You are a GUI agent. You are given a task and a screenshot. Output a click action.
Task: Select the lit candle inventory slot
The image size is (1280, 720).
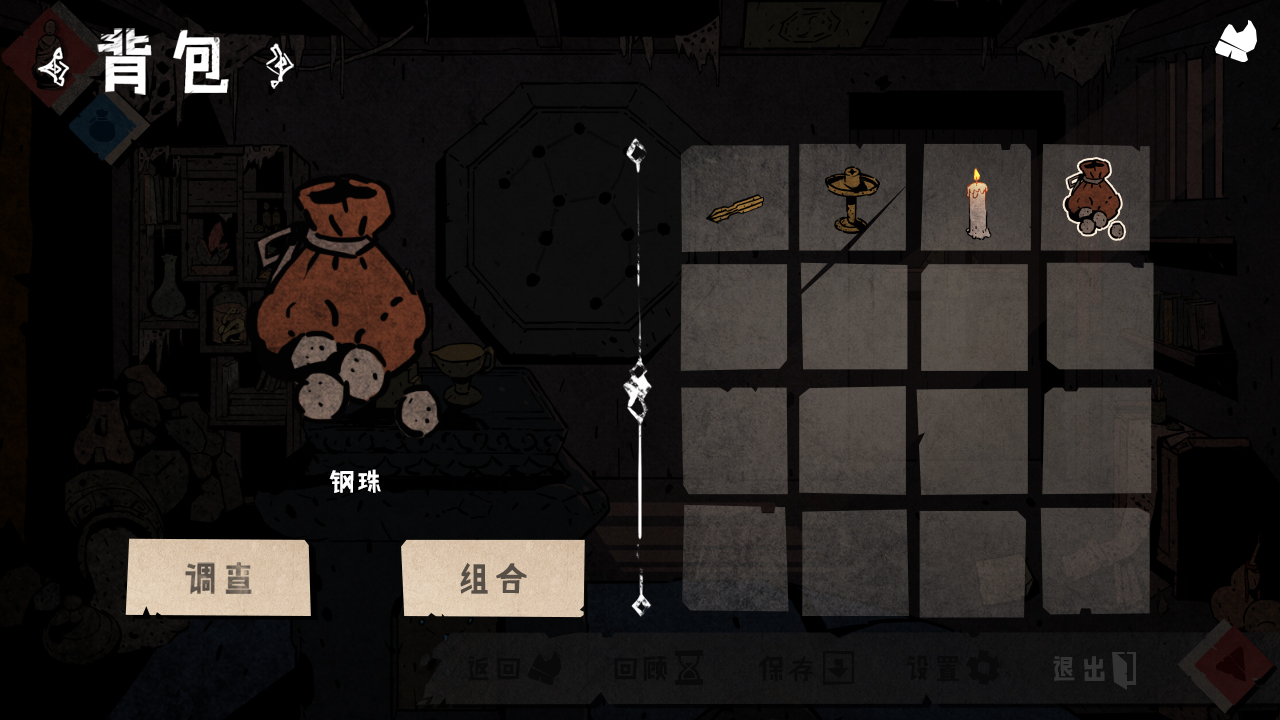pos(975,198)
